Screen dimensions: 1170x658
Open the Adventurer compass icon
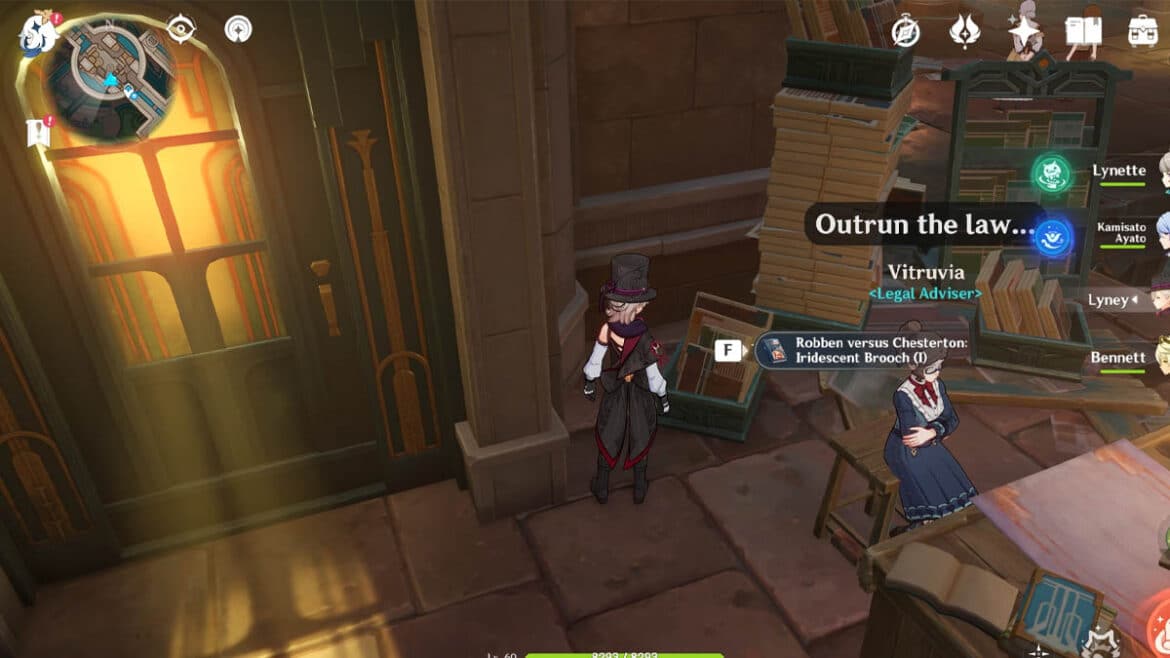click(906, 32)
